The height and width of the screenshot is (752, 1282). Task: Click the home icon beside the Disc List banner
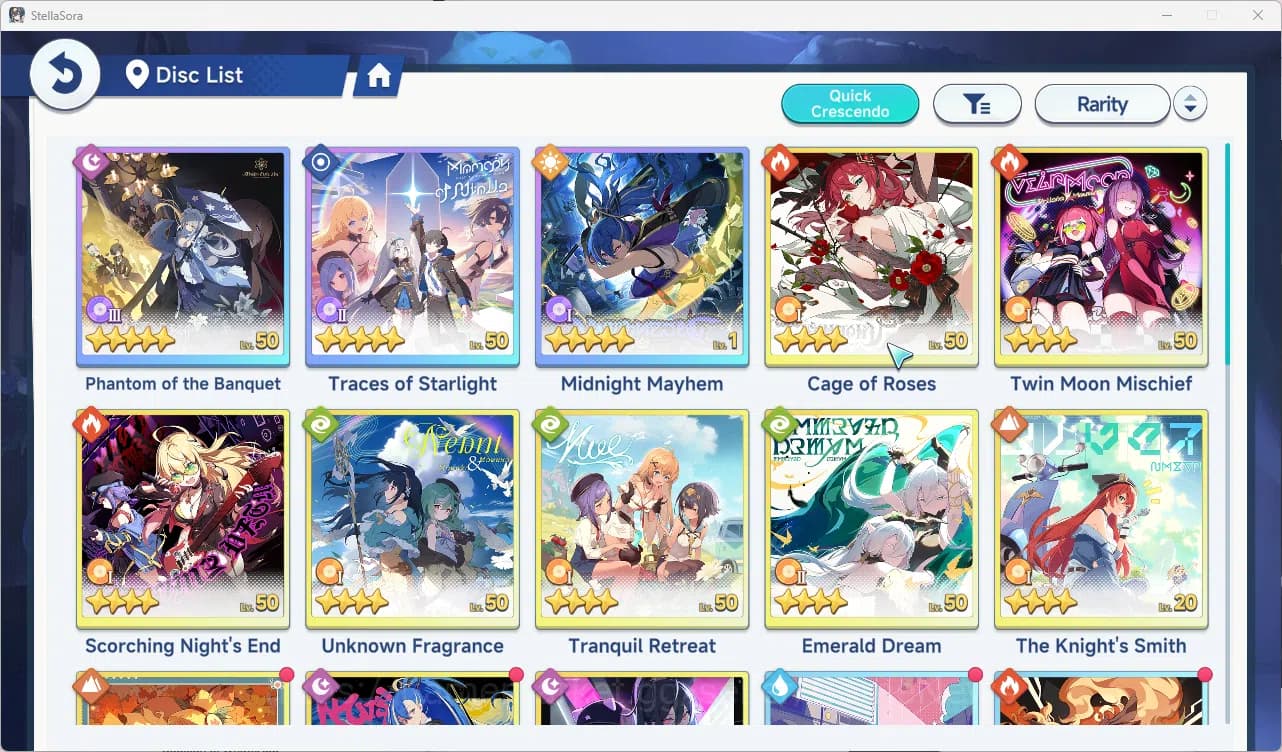tap(378, 74)
